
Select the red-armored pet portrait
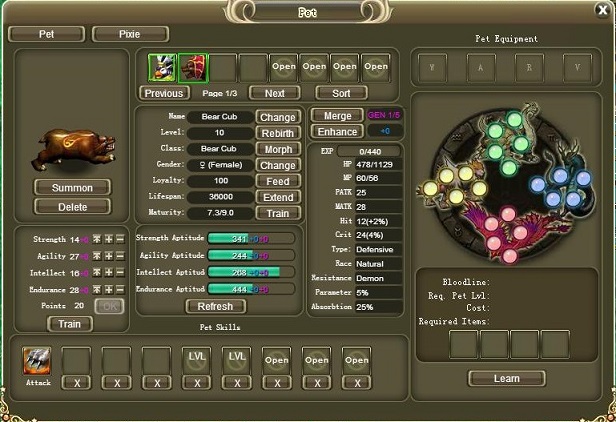click(x=193, y=67)
